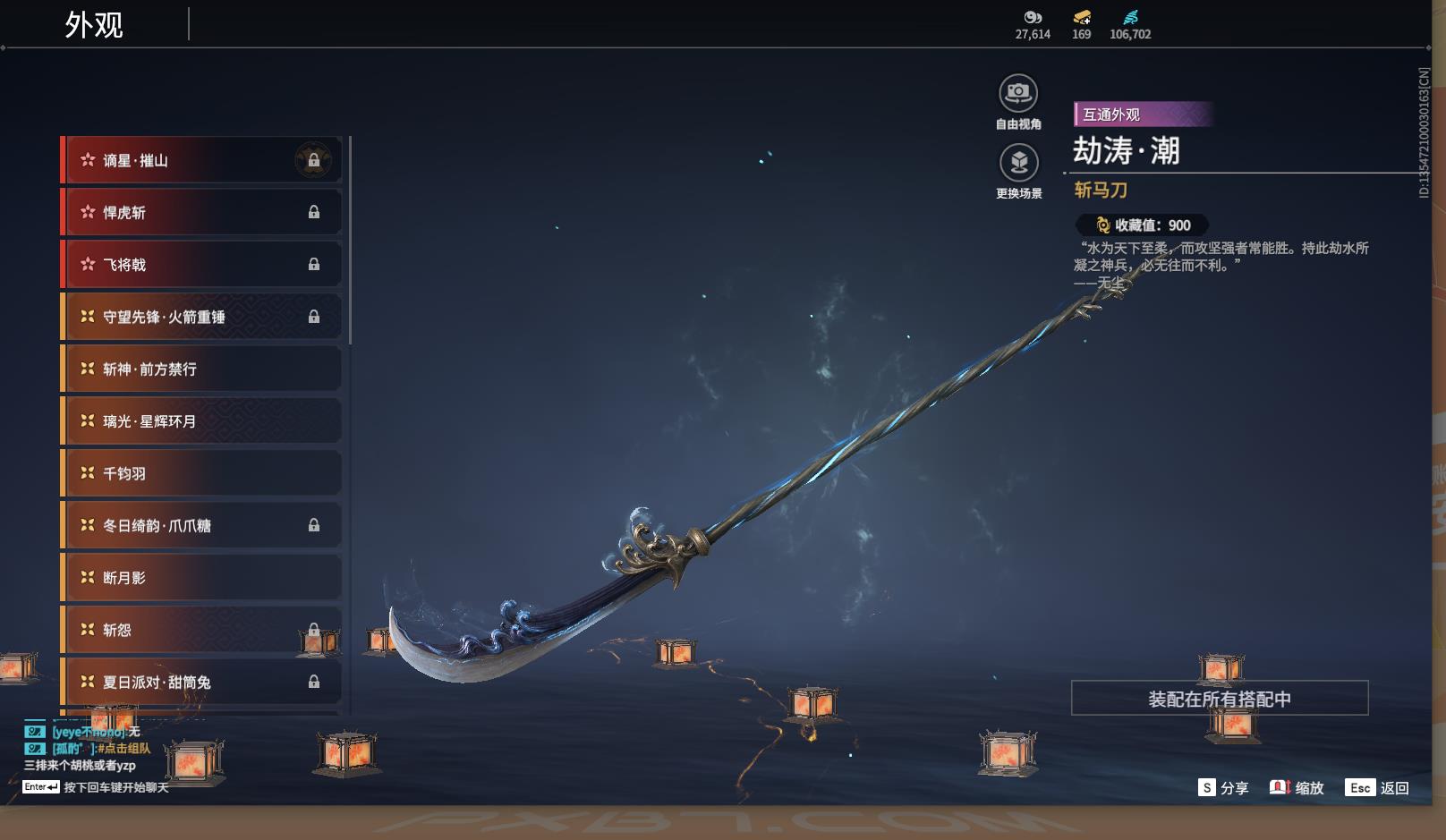The height and width of the screenshot is (840, 1446).
Task: Pick the 守望先锋·火箭重锤 skin
Action: (201, 317)
